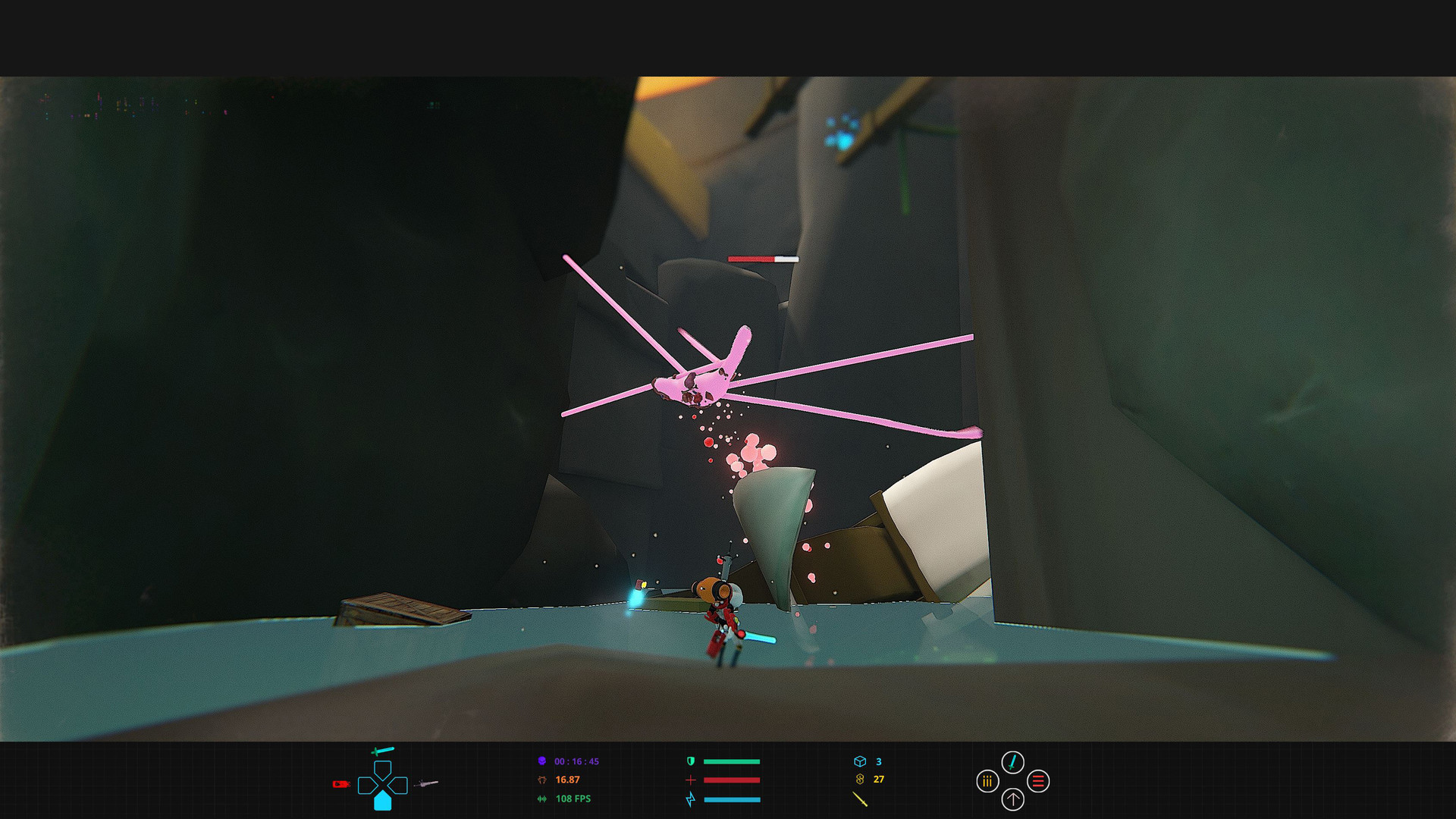Choose the red gun weapon slot
The width and height of the screenshot is (1456, 819).
[x=340, y=784]
